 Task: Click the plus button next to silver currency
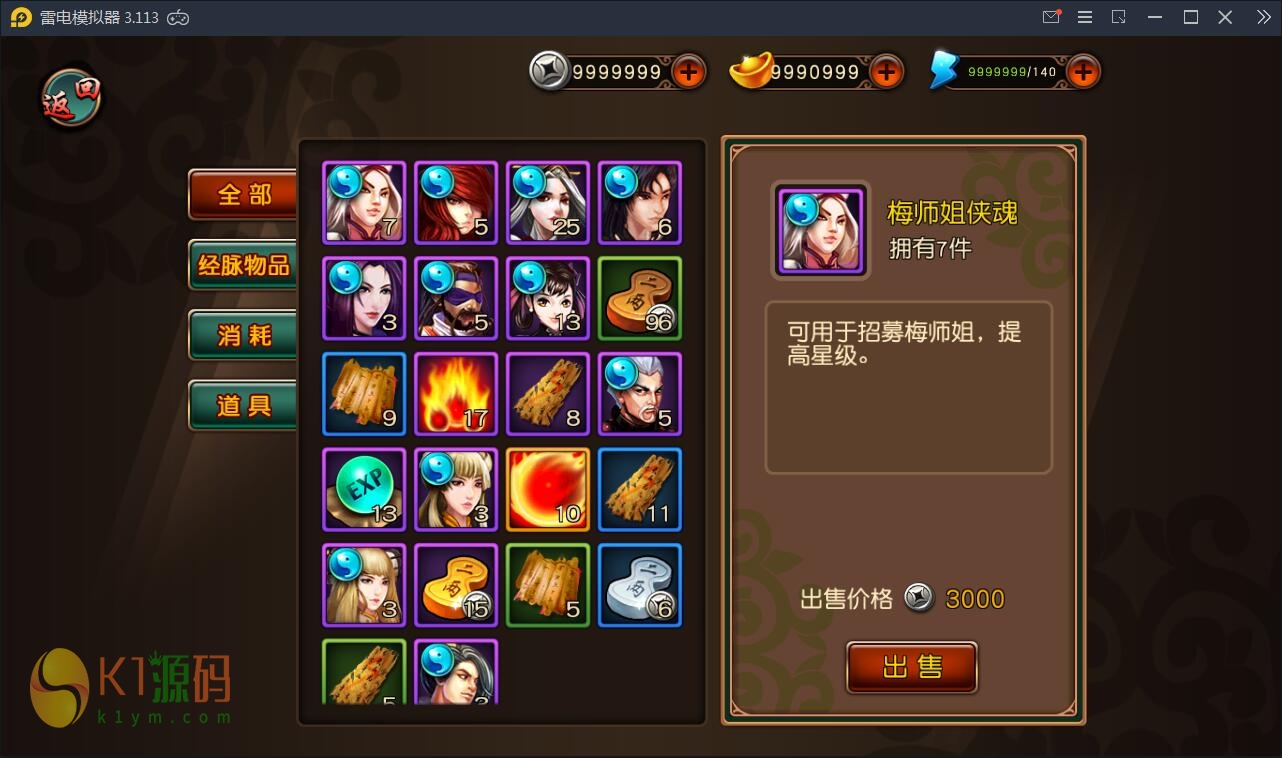click(689, 71)
